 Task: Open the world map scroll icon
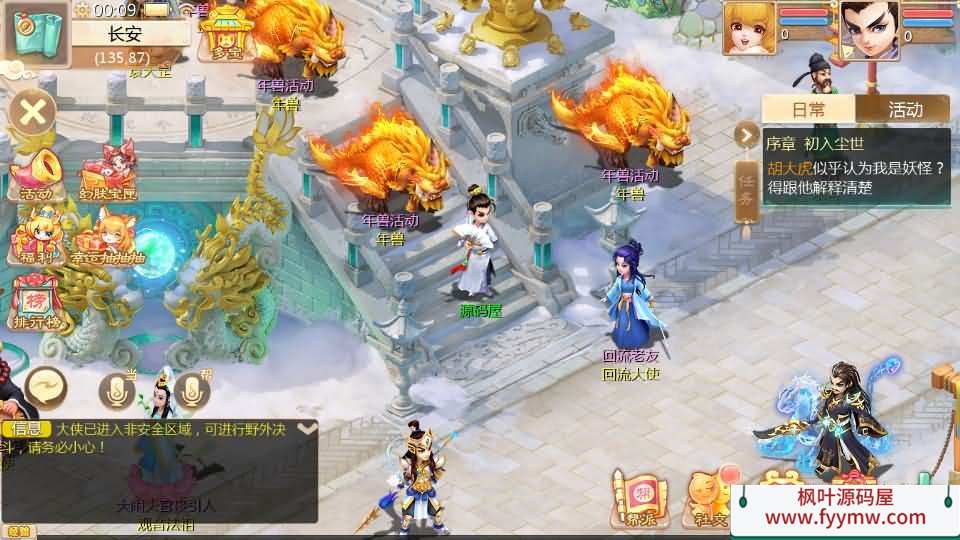pos(36,32)
